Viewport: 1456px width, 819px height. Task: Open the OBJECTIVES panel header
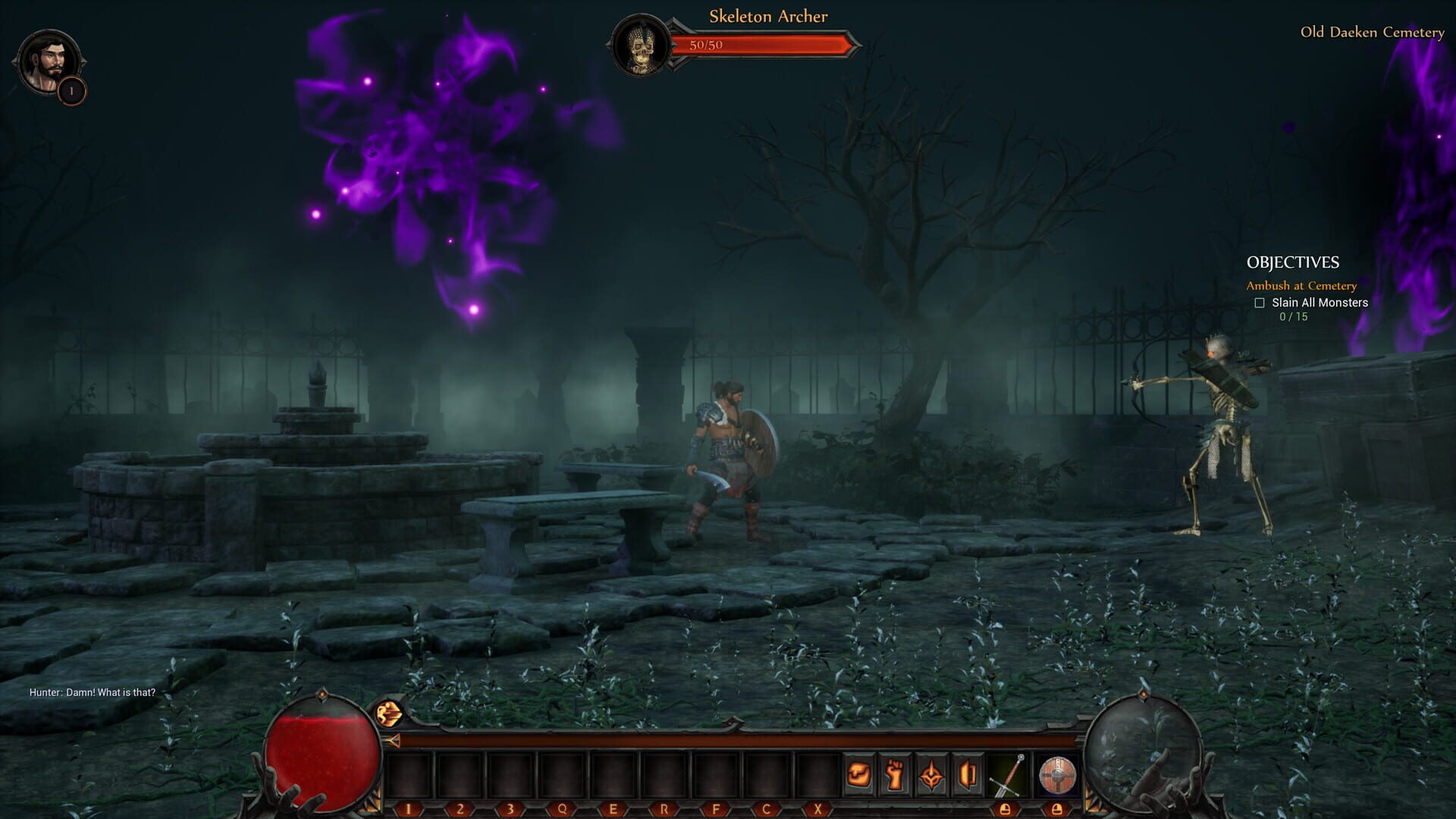coord(1293,263)
